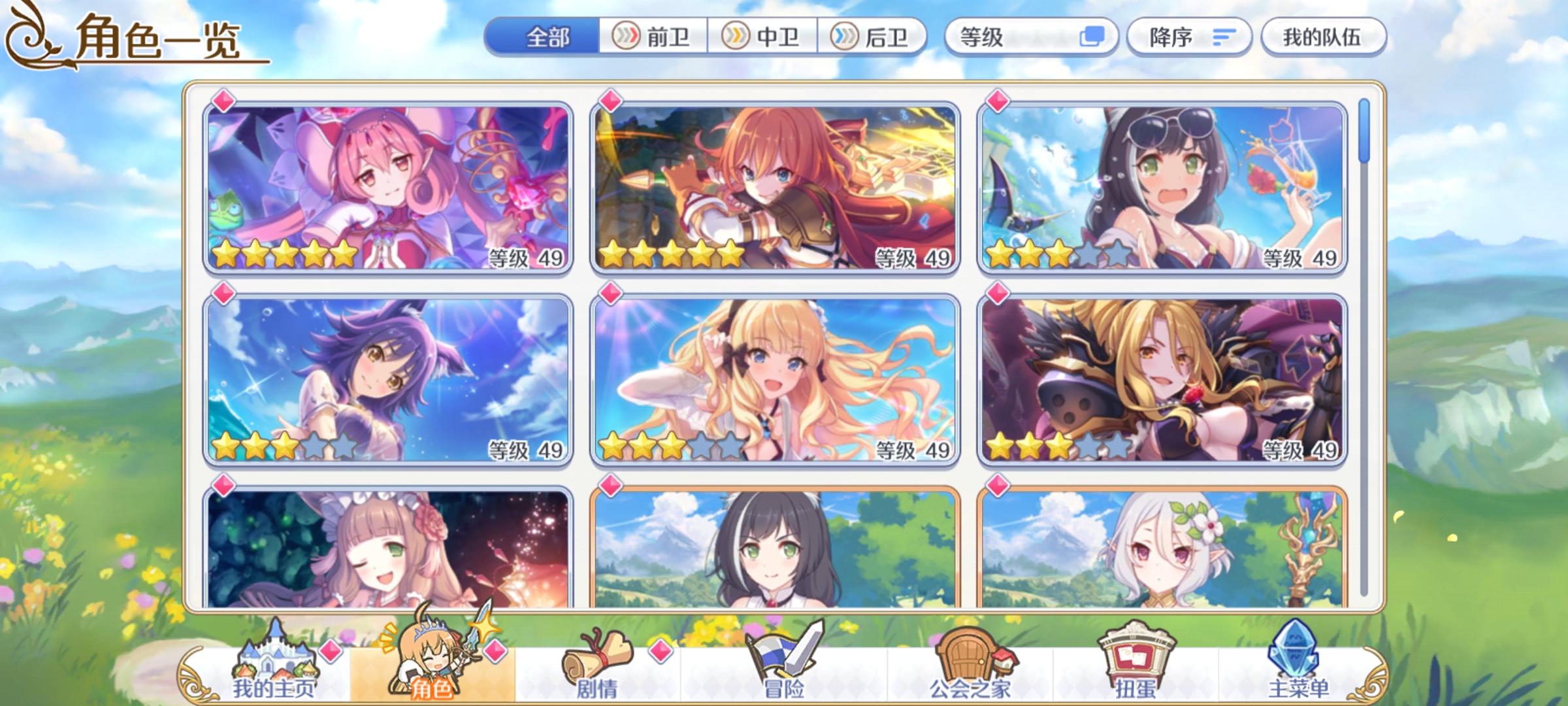The image size is (1568, 706).
Task: Toggle sort direction with 降序 button
Action: [x=1169, y=37]
